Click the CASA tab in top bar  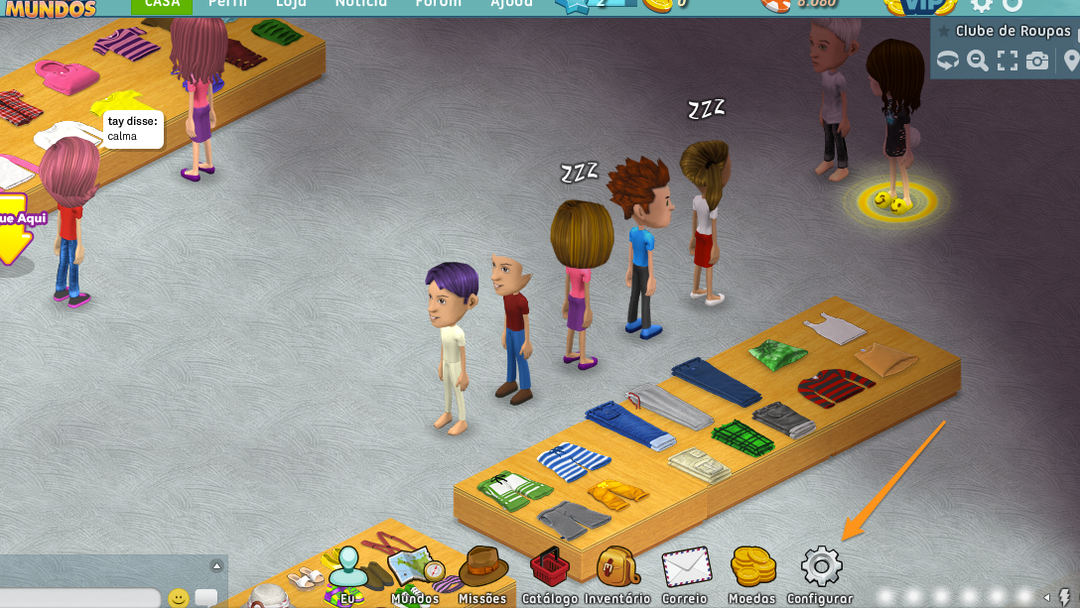click(x=162, y=4)
